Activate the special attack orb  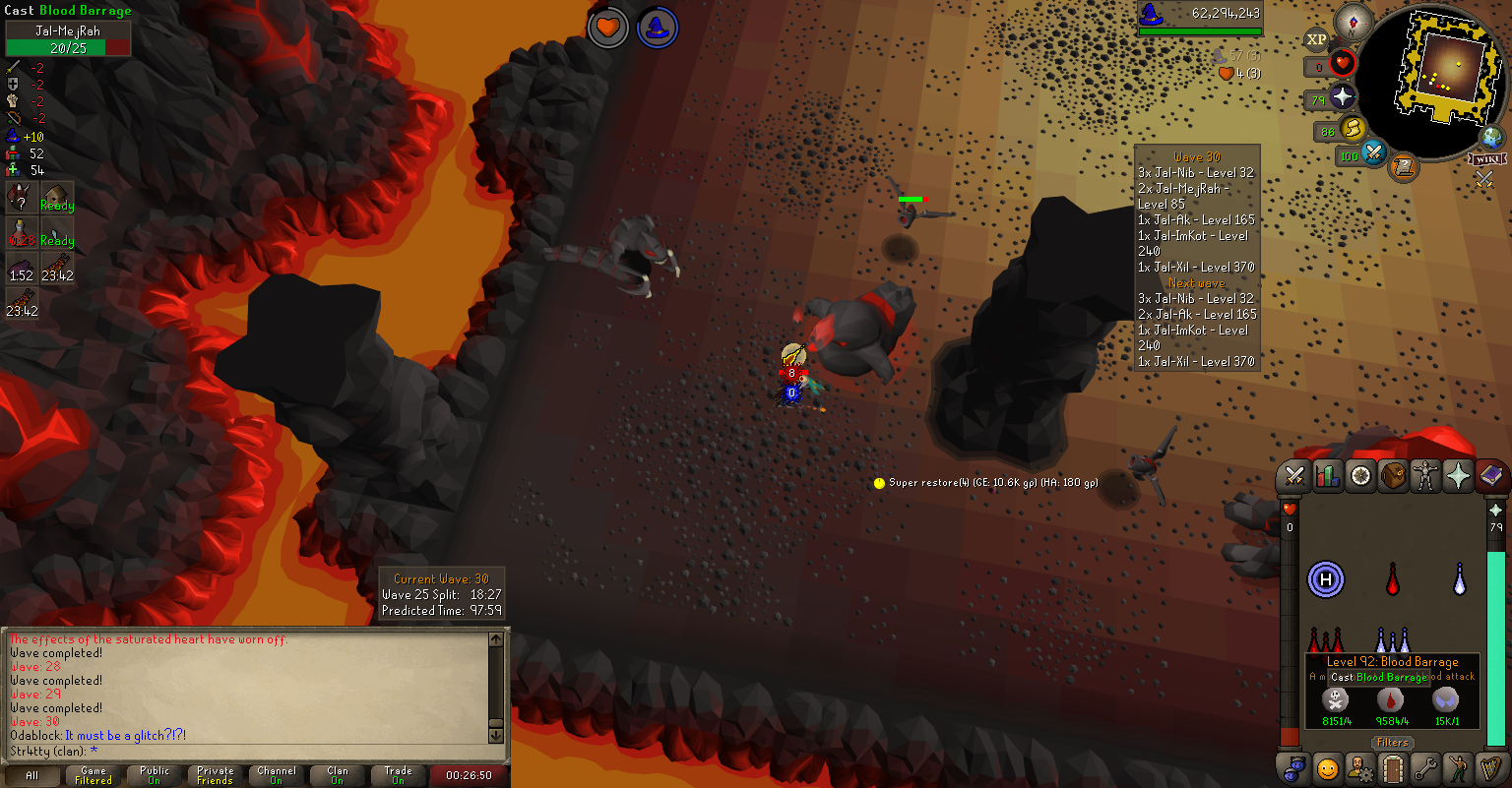coord(1372,153)
